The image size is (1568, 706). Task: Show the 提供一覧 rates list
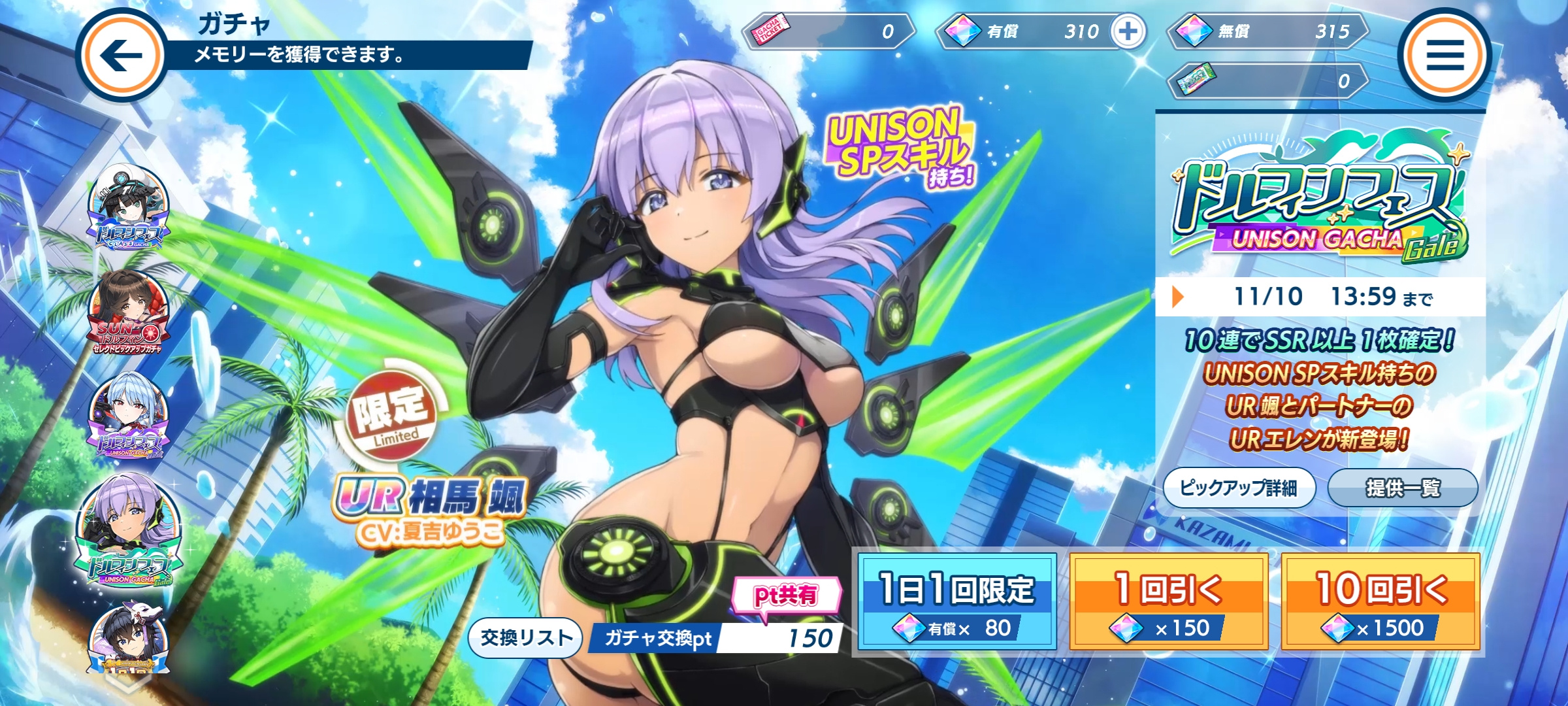click(1402, 488)
